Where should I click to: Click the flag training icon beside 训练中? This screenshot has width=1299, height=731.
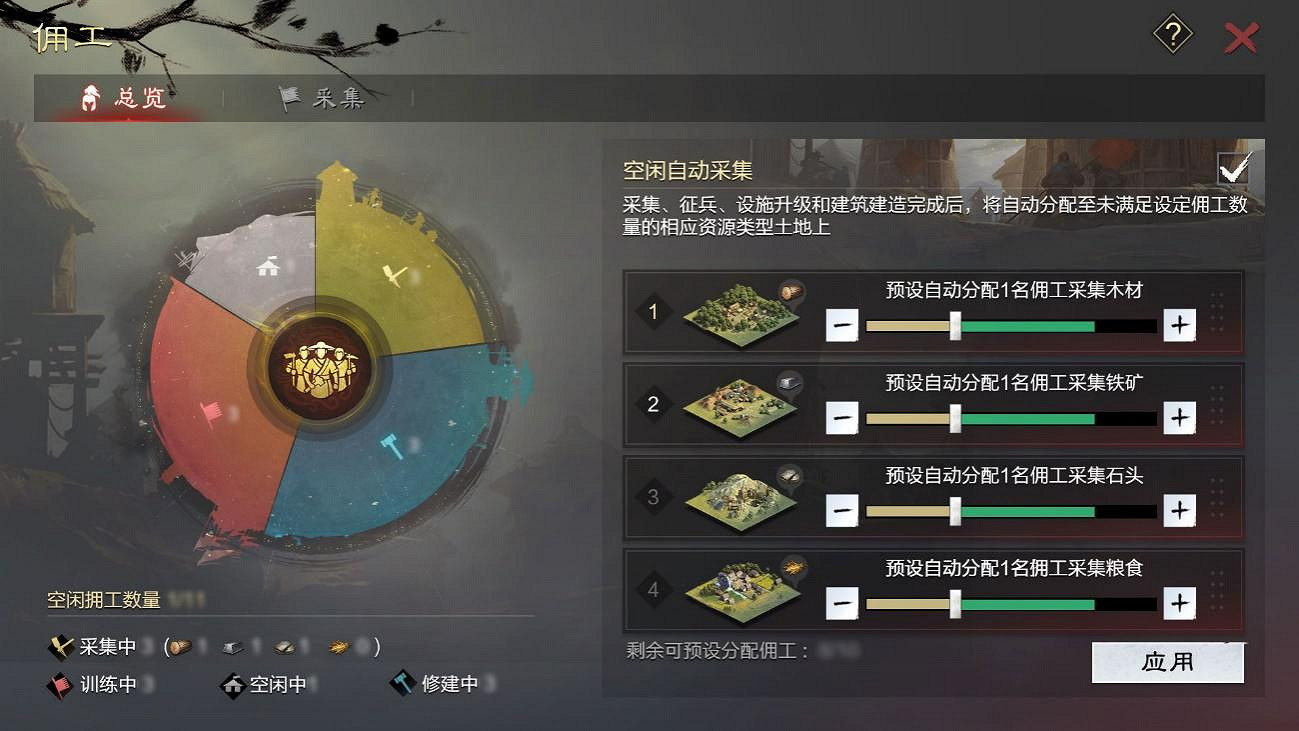pos(62,686)
